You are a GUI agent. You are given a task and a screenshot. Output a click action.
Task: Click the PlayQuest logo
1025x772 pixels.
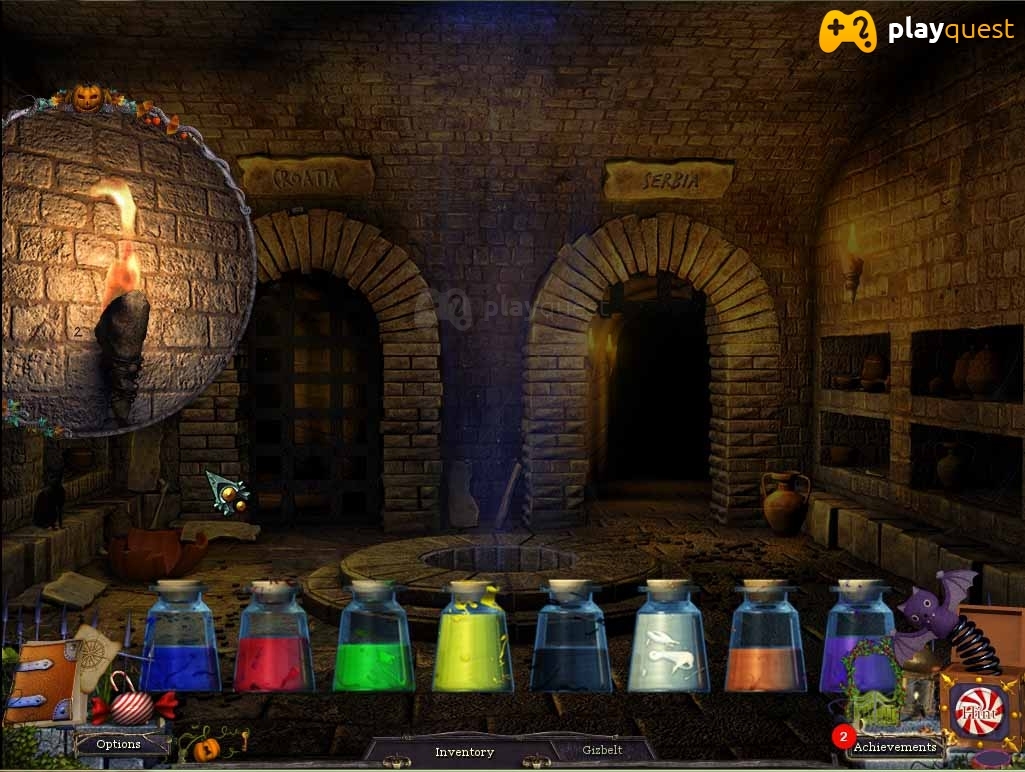[916, 30]
